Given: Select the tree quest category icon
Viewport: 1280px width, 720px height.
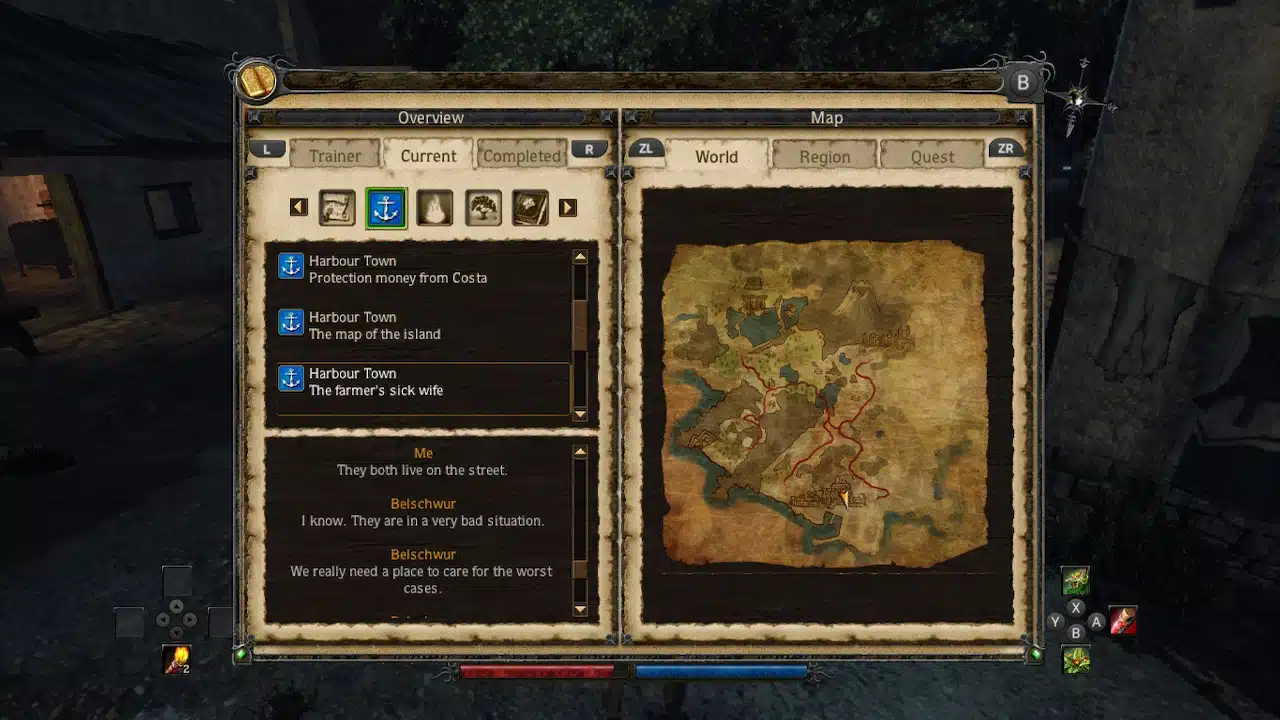Looking at the screenshot, I should point(483,208).
